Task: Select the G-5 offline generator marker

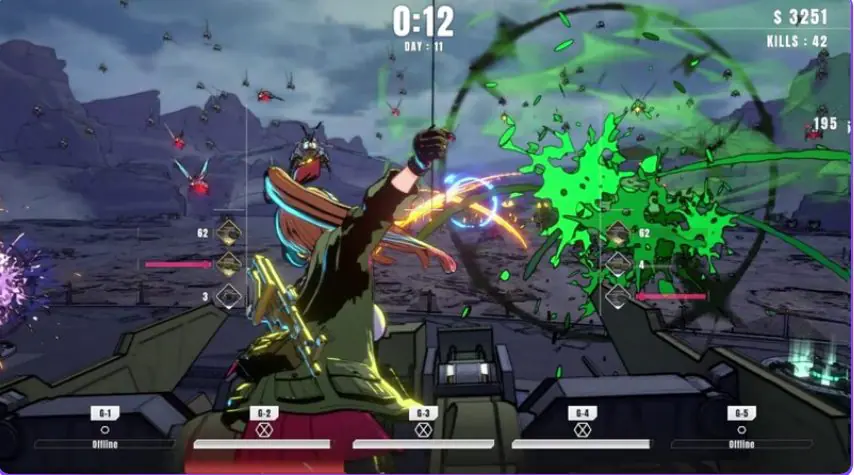Action: [741, 413]
